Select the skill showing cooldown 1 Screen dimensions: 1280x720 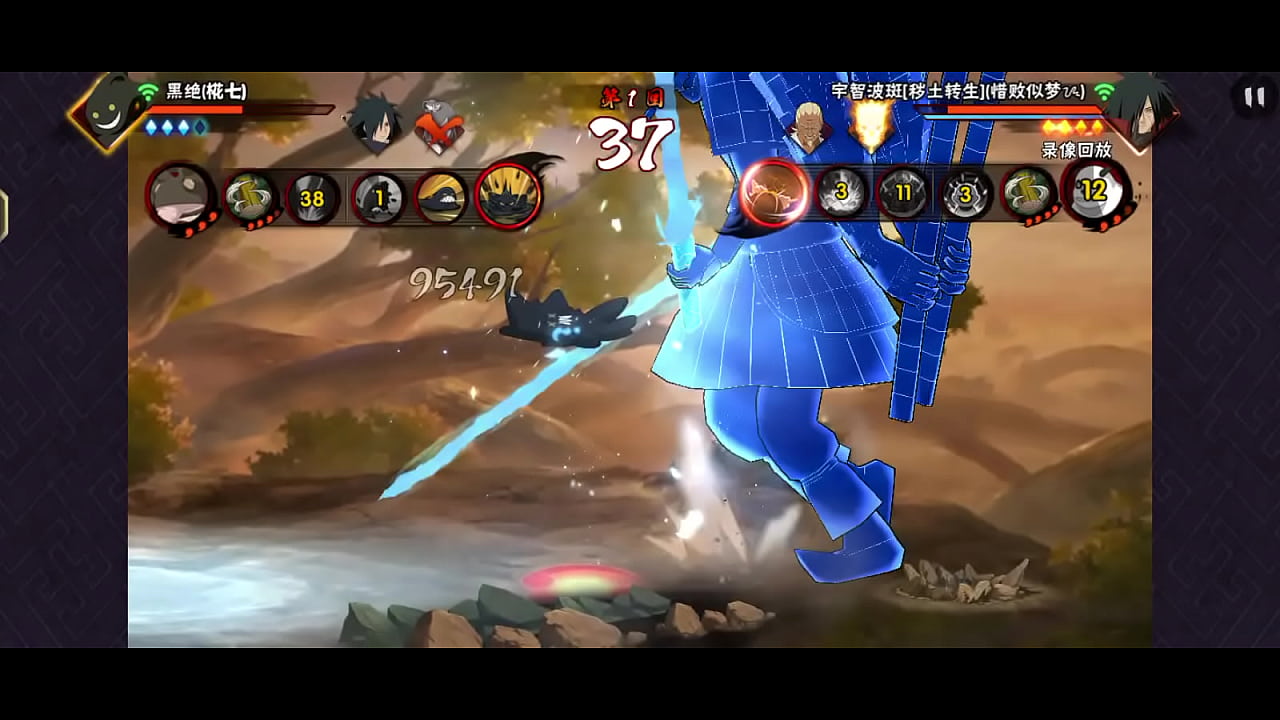pos(379,198)
